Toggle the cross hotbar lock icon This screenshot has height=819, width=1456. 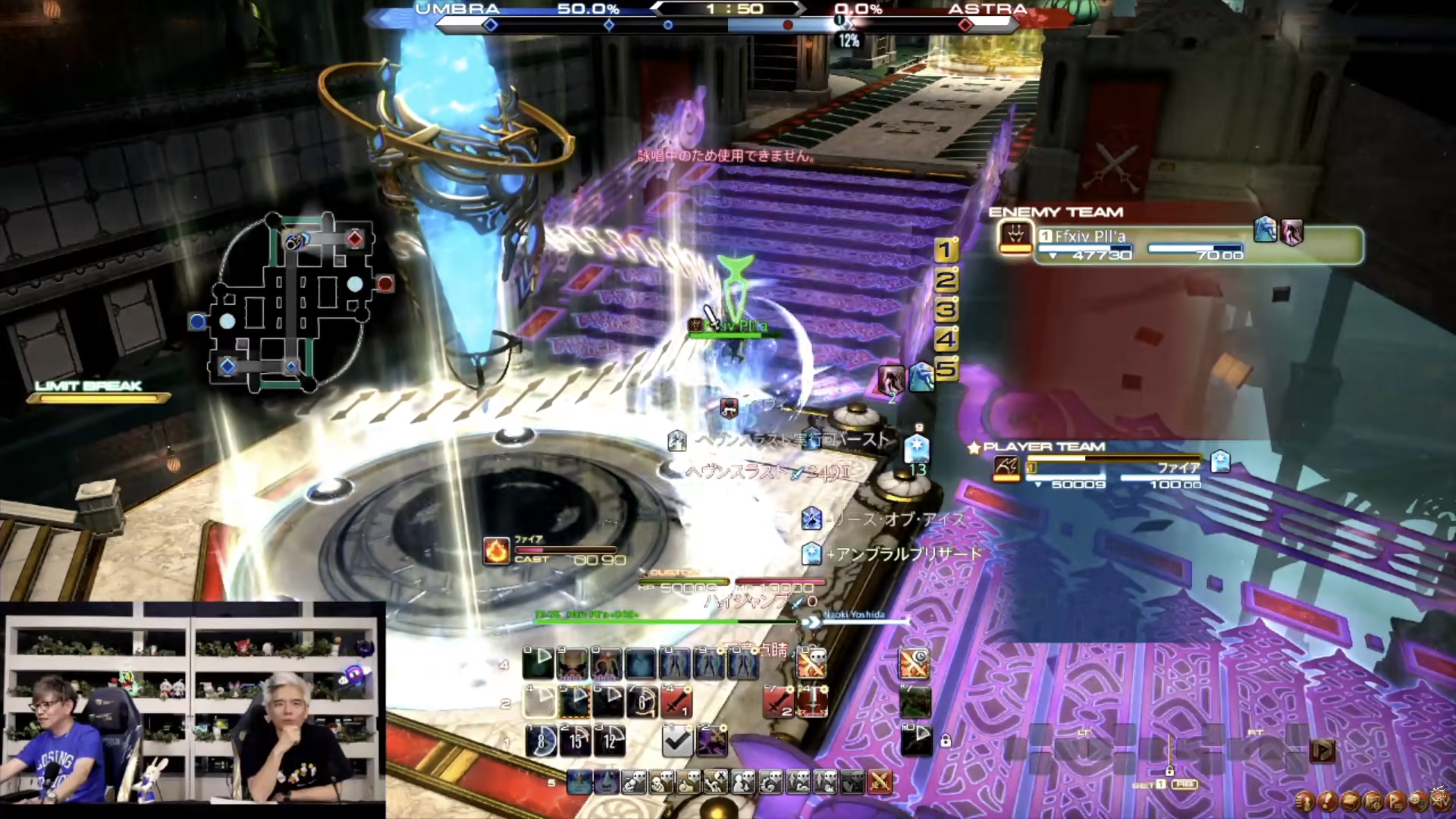click(x=1169, y=770)
